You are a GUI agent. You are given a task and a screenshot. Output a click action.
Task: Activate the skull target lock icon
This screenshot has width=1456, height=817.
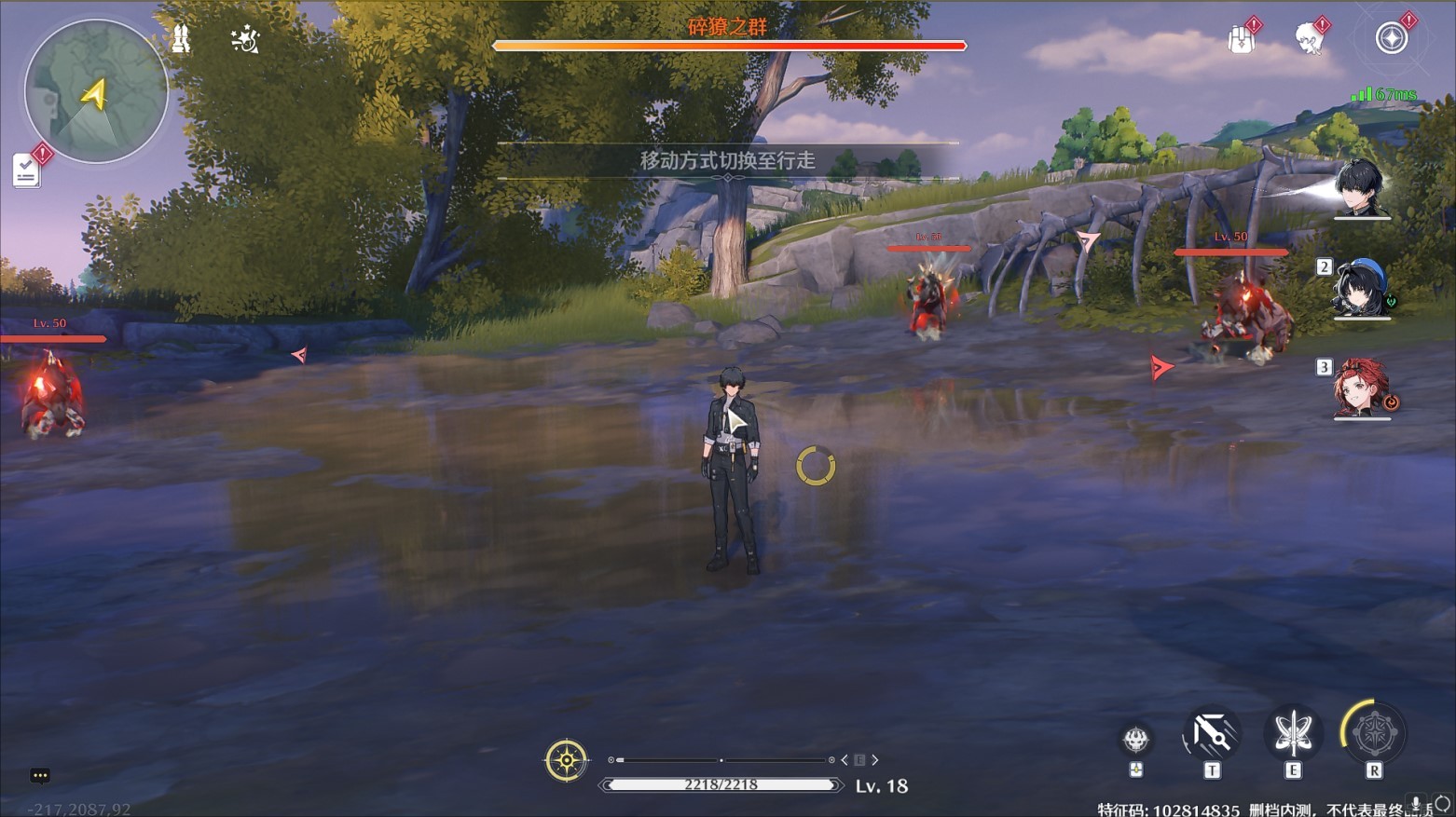pyautogui.click(x=1135, y=740)
